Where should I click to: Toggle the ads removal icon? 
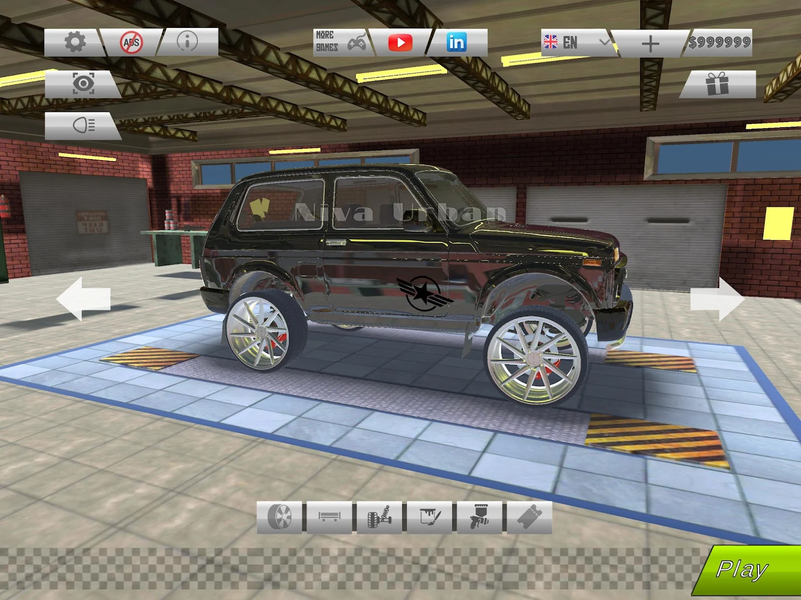(131, 42)
